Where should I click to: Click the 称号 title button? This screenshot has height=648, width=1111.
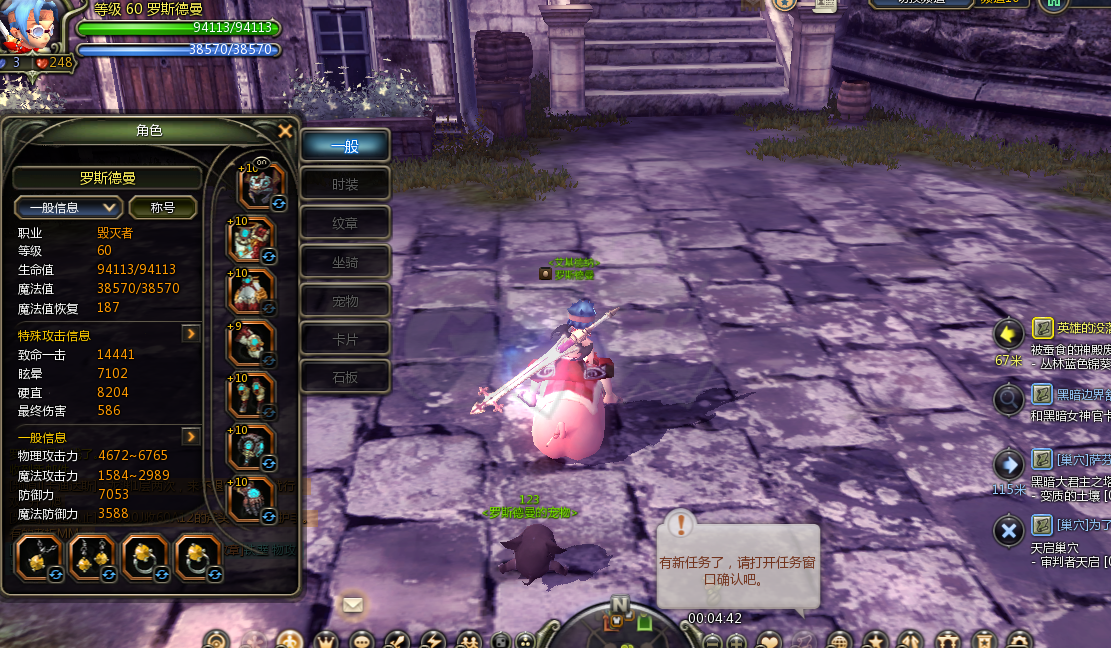coord(162,208)
